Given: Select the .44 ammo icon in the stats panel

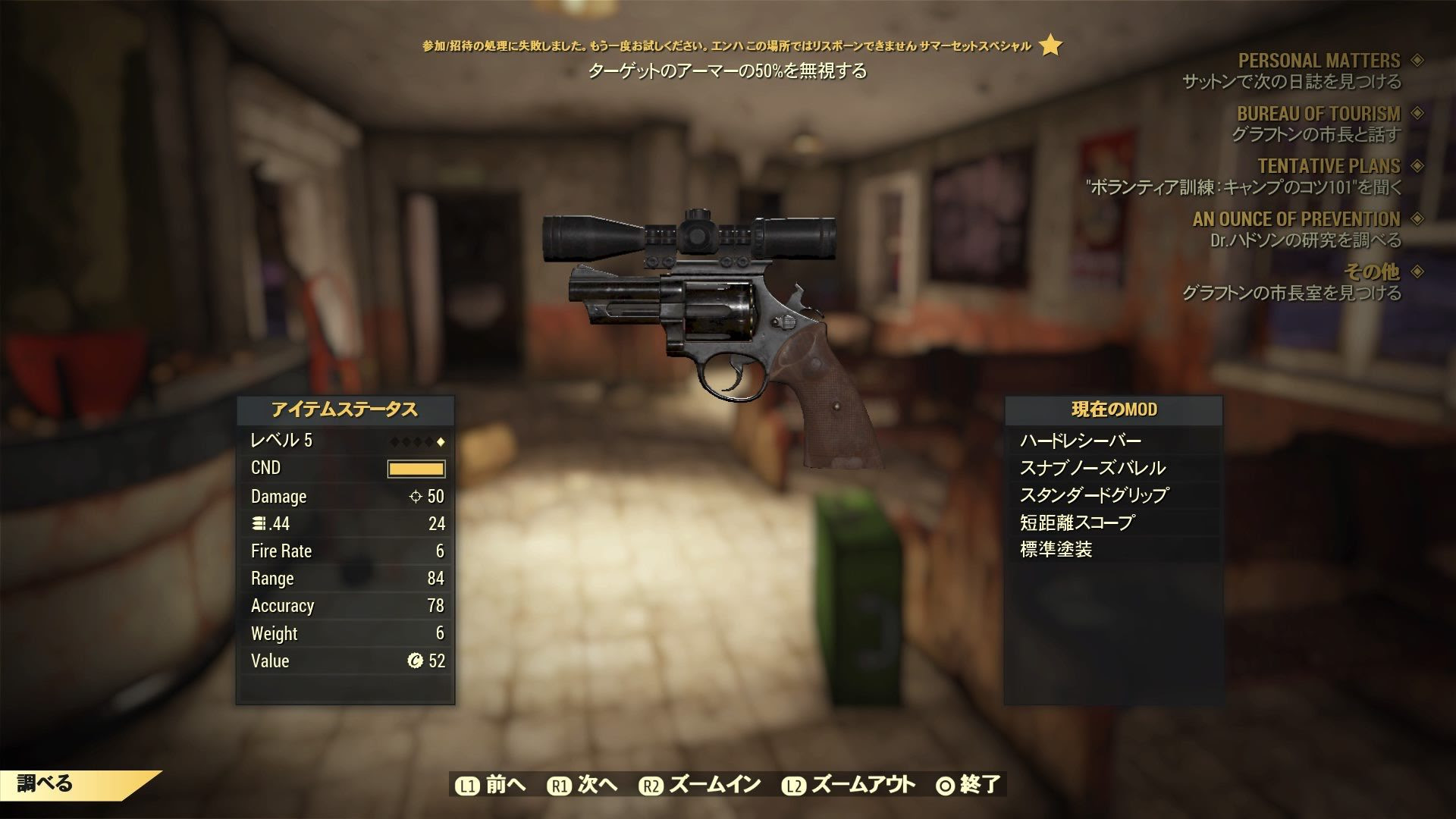Looking at the screenshot, I should coord(258,523).
